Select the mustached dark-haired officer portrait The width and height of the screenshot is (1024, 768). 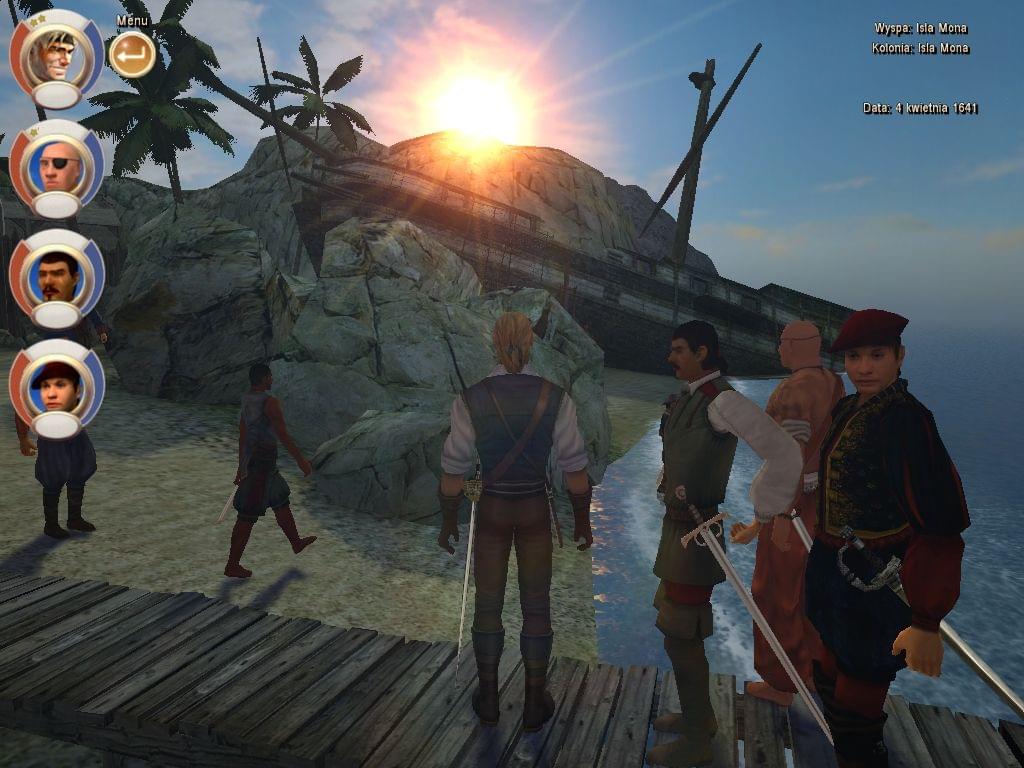coord(57,274)
